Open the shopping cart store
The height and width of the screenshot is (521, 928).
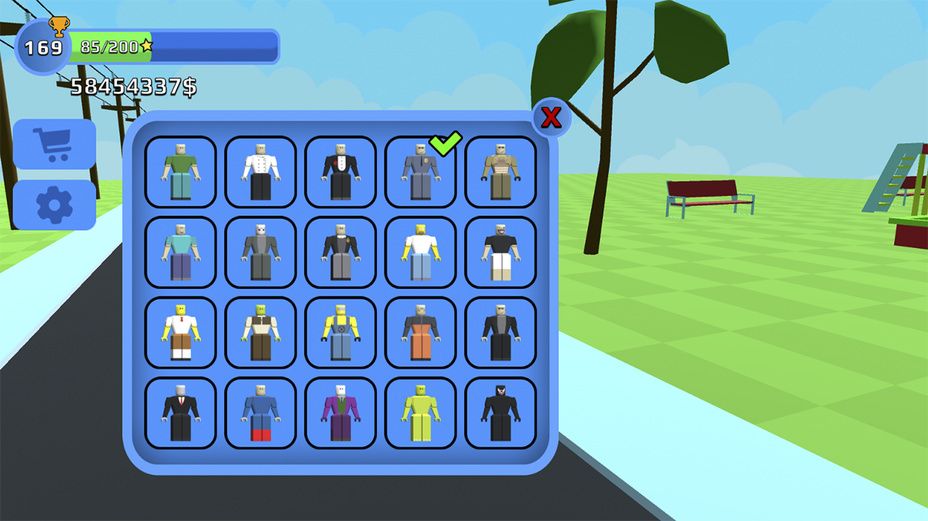(54, 144)
